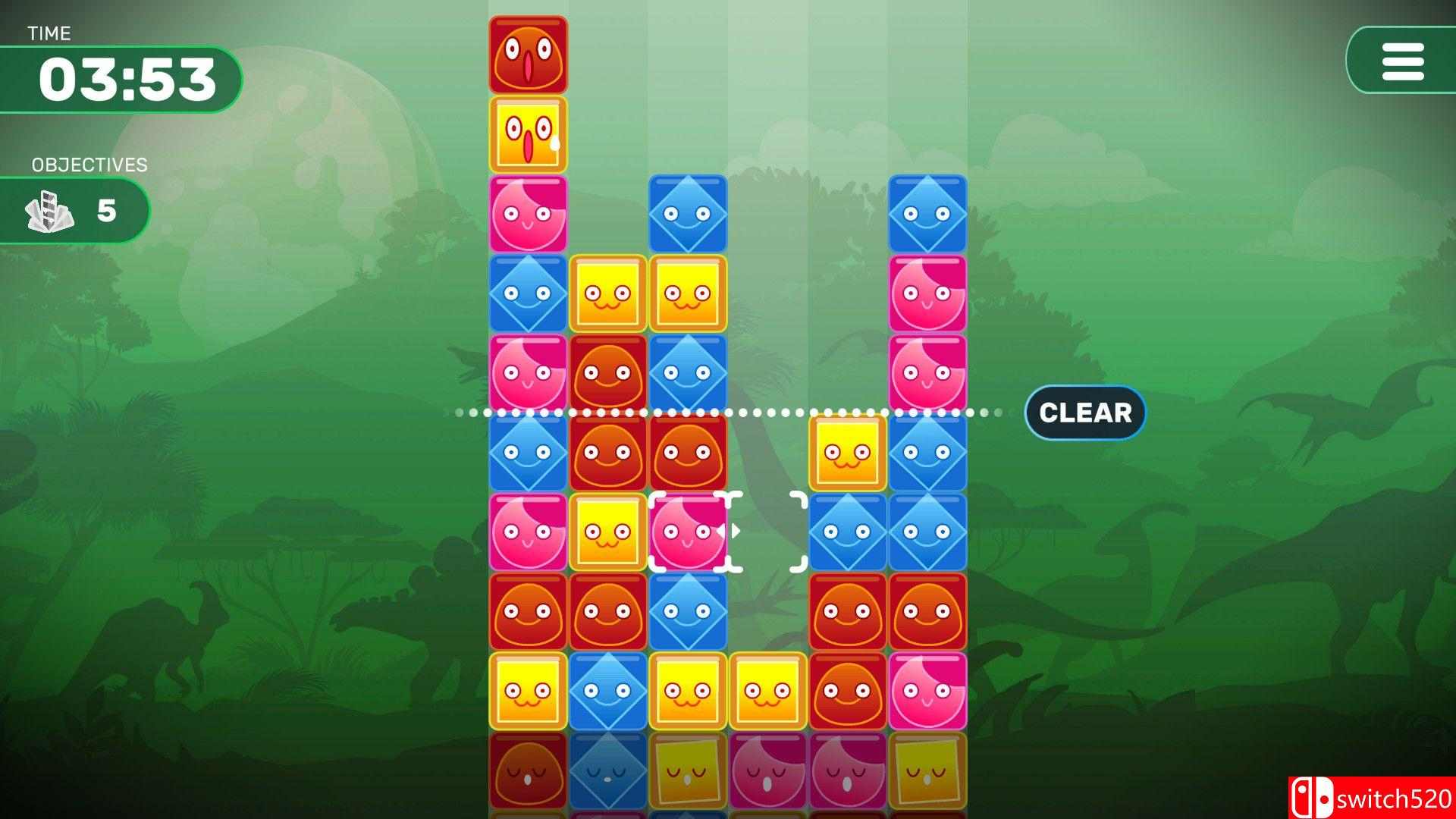
Task: Click the OBJECTIVES panel label
Action: click(89, 164)
